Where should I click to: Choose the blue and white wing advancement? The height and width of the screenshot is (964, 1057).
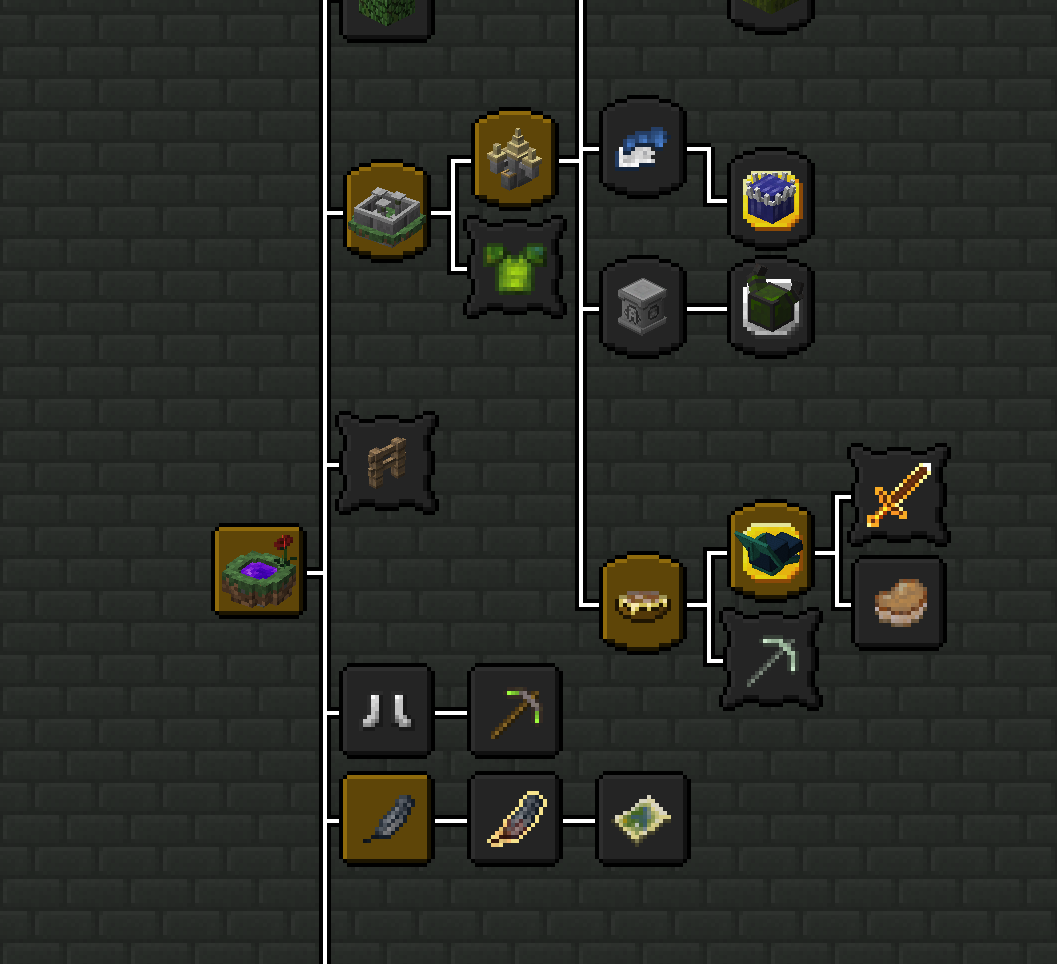pos(643,148)
